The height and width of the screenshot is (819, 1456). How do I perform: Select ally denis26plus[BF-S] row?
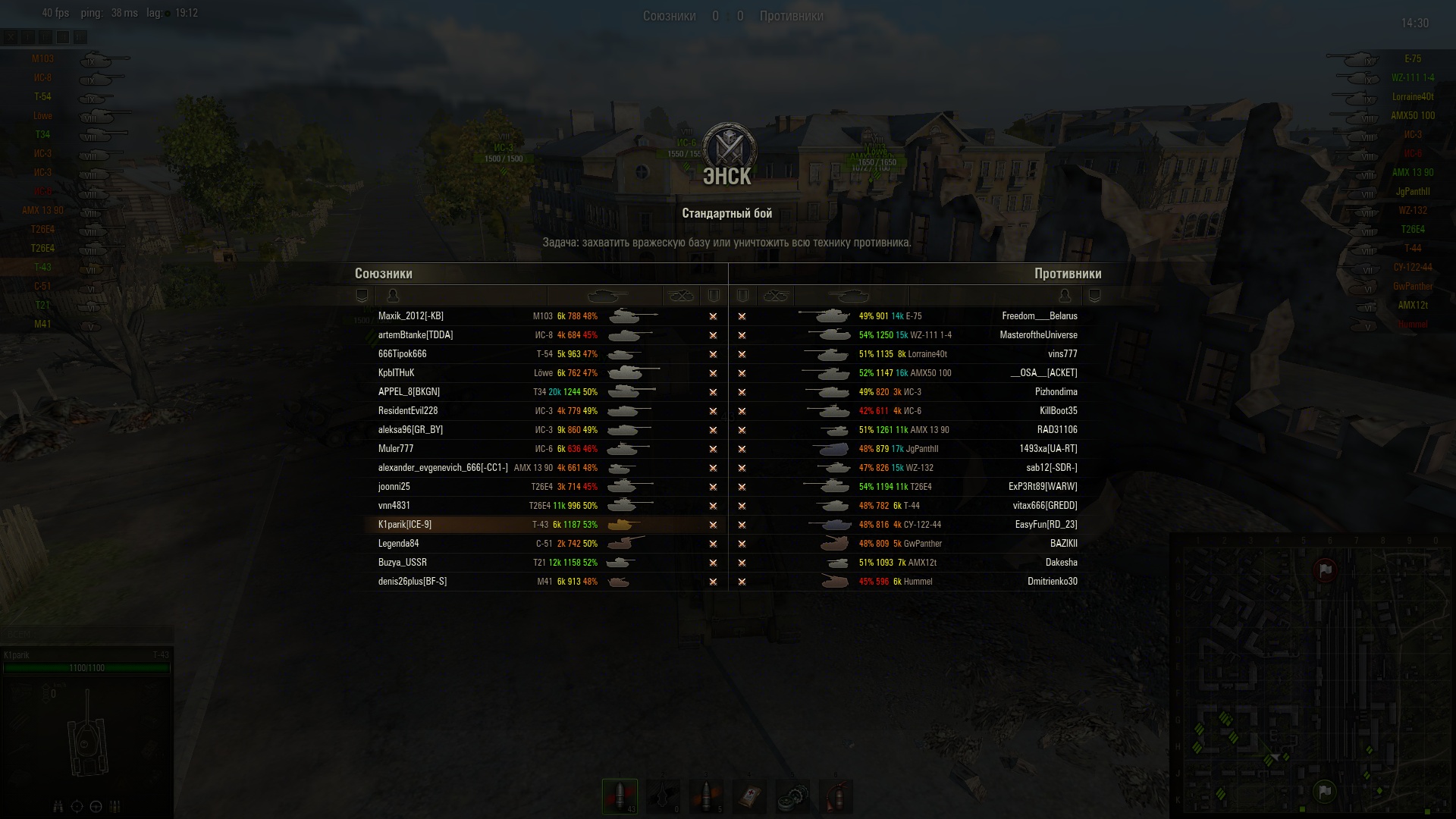[413, 582]
